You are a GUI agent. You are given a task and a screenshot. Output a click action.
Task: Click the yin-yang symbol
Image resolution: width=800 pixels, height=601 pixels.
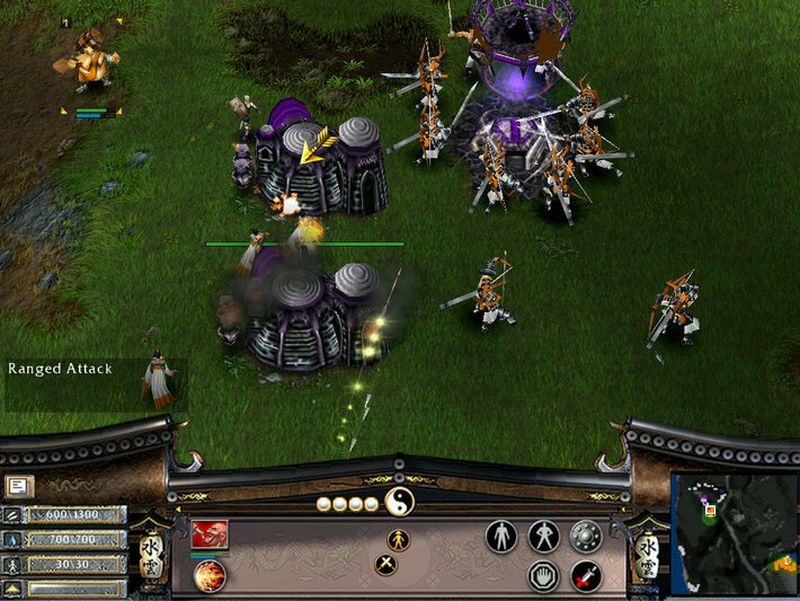point(399,501)
